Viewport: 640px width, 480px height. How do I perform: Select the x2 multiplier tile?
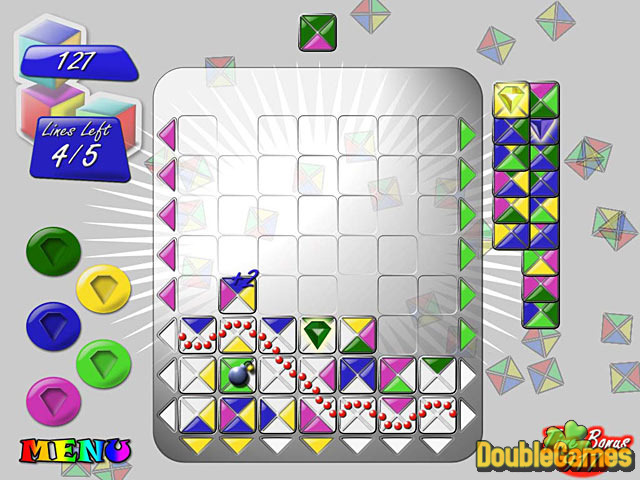(238, 295)
